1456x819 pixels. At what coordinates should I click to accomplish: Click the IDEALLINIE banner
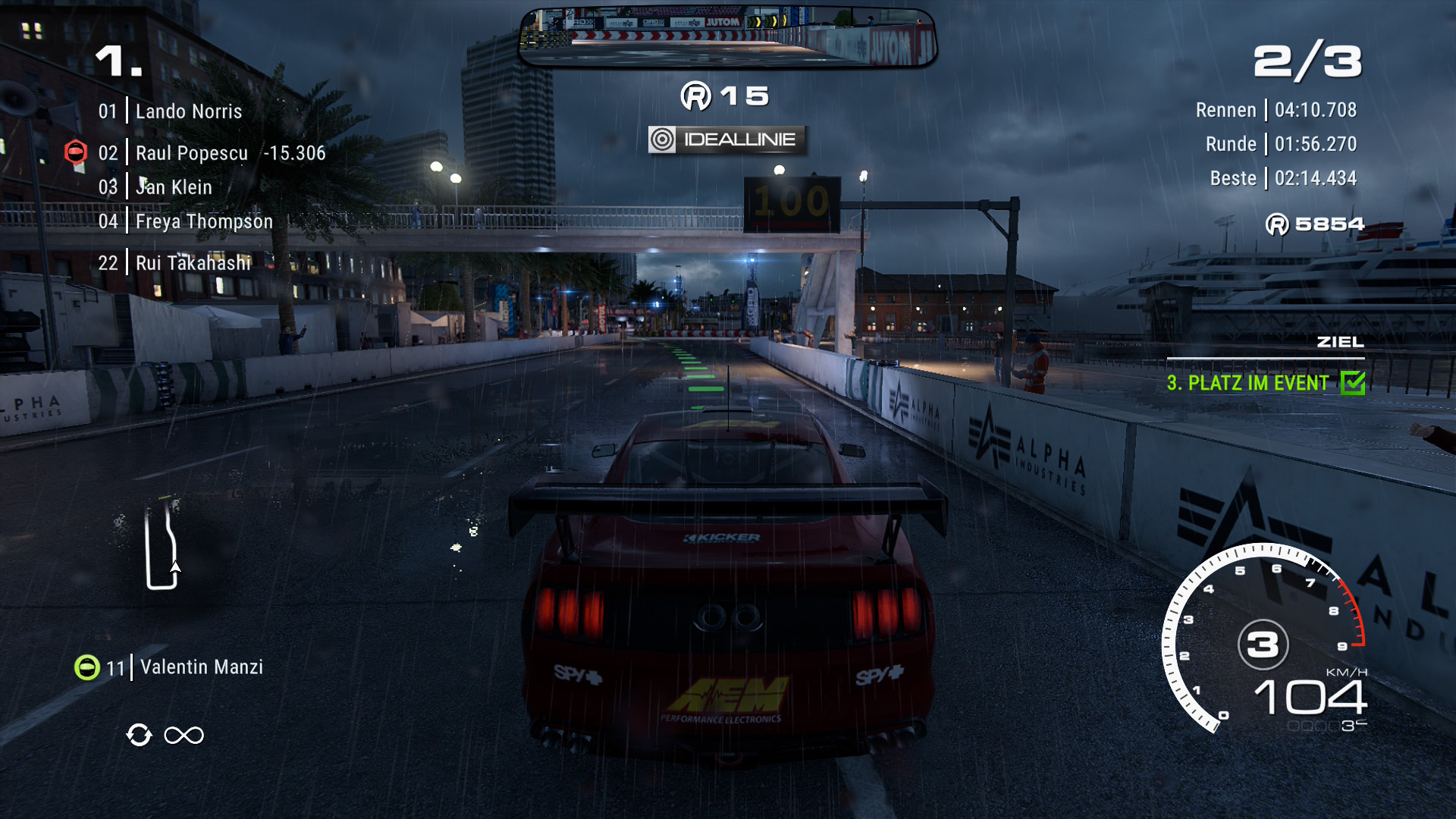[726, 140]
